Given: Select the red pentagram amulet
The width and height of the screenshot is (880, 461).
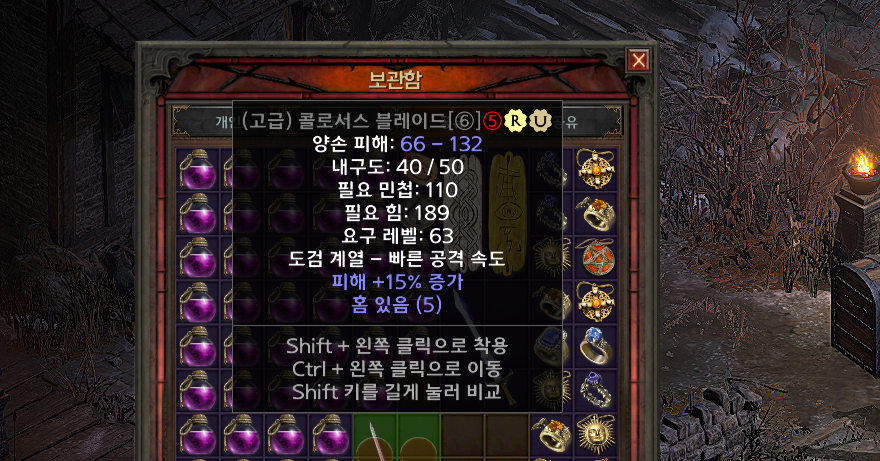Looking at the screenshot, I should [x=595, y=257].
